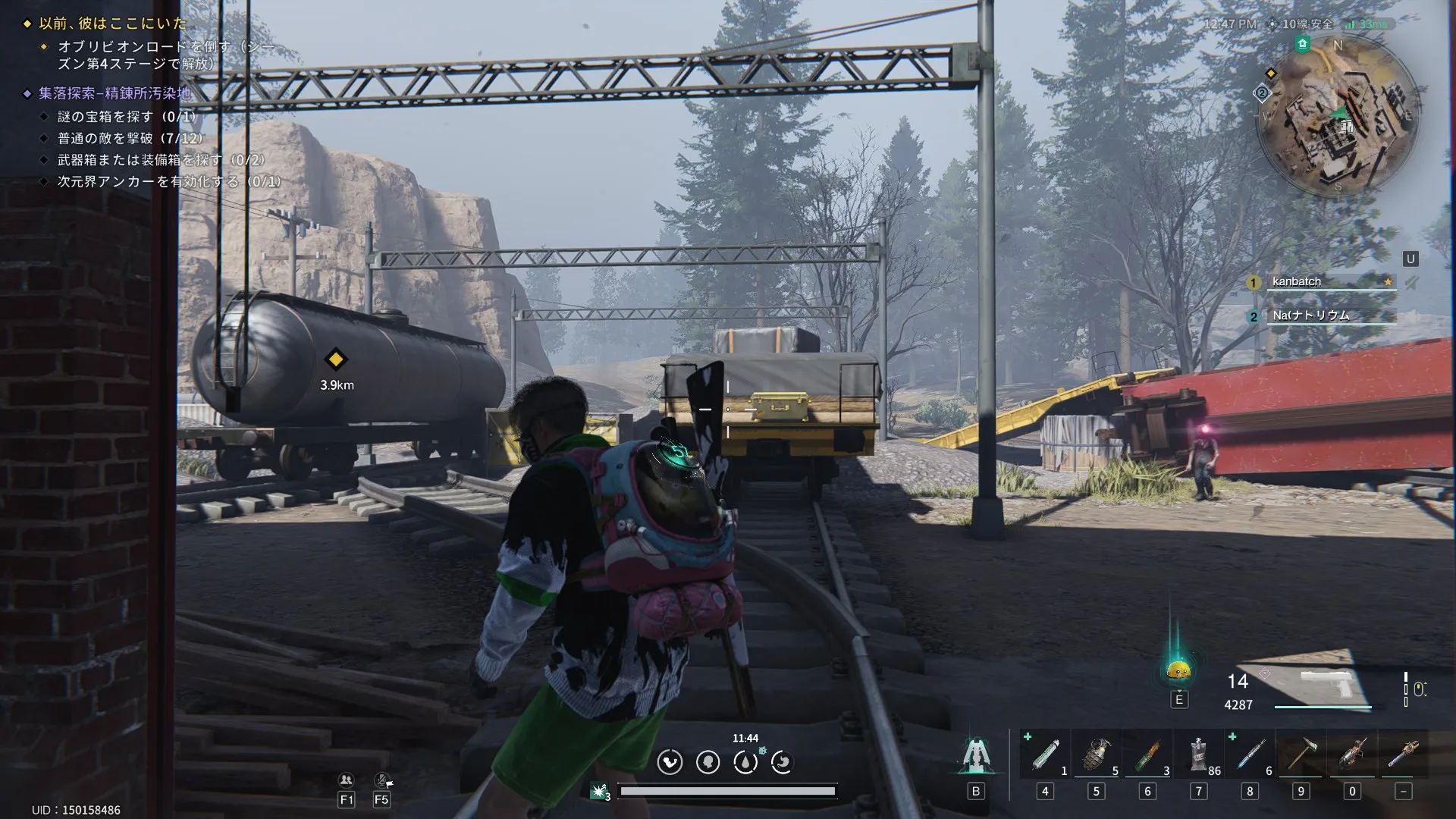
Task: Select the 以前、彼はここにいた quest entry
Action: coord(112,24)
